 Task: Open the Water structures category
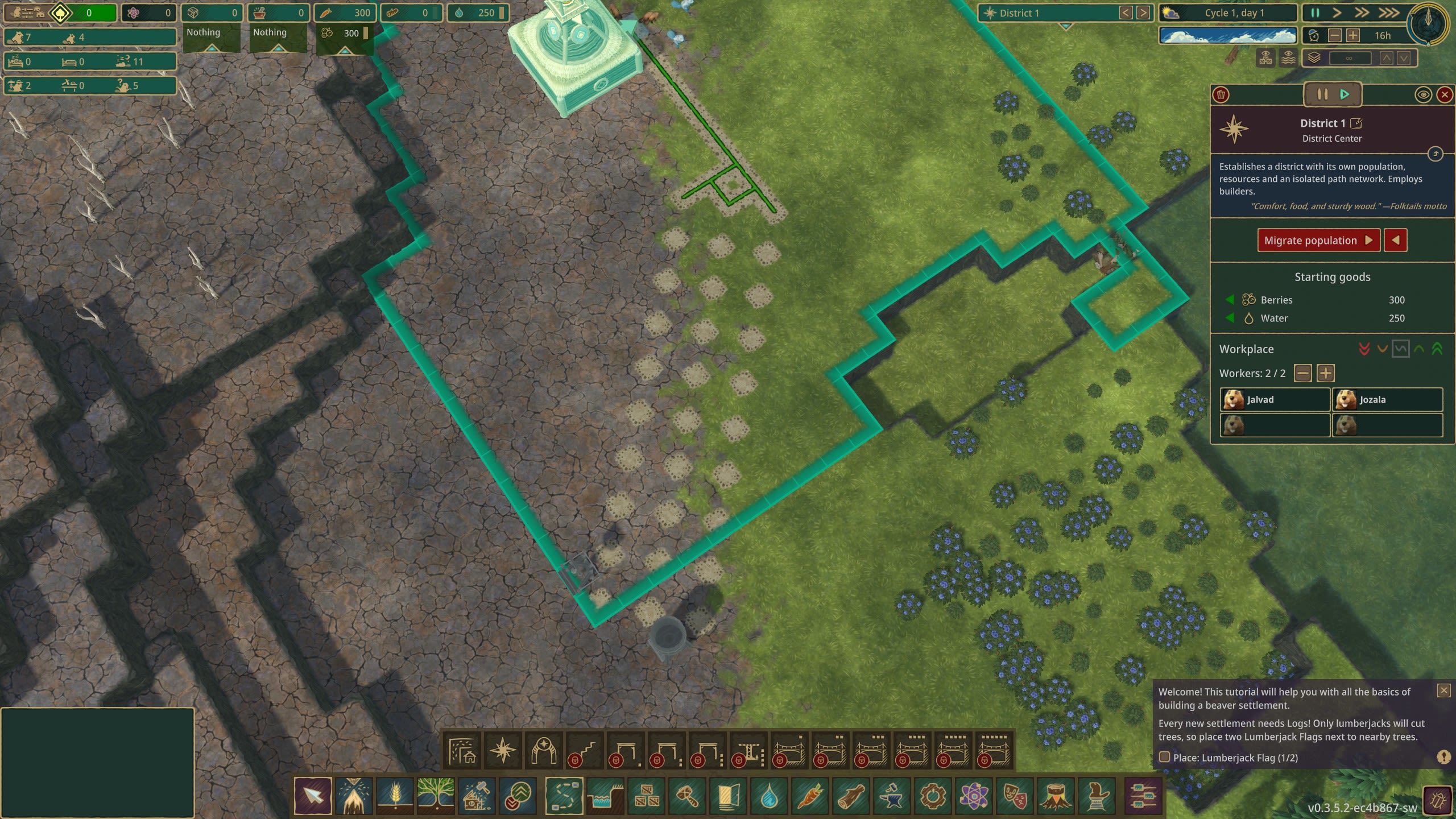pyautogui.click(x=604, y=797)
